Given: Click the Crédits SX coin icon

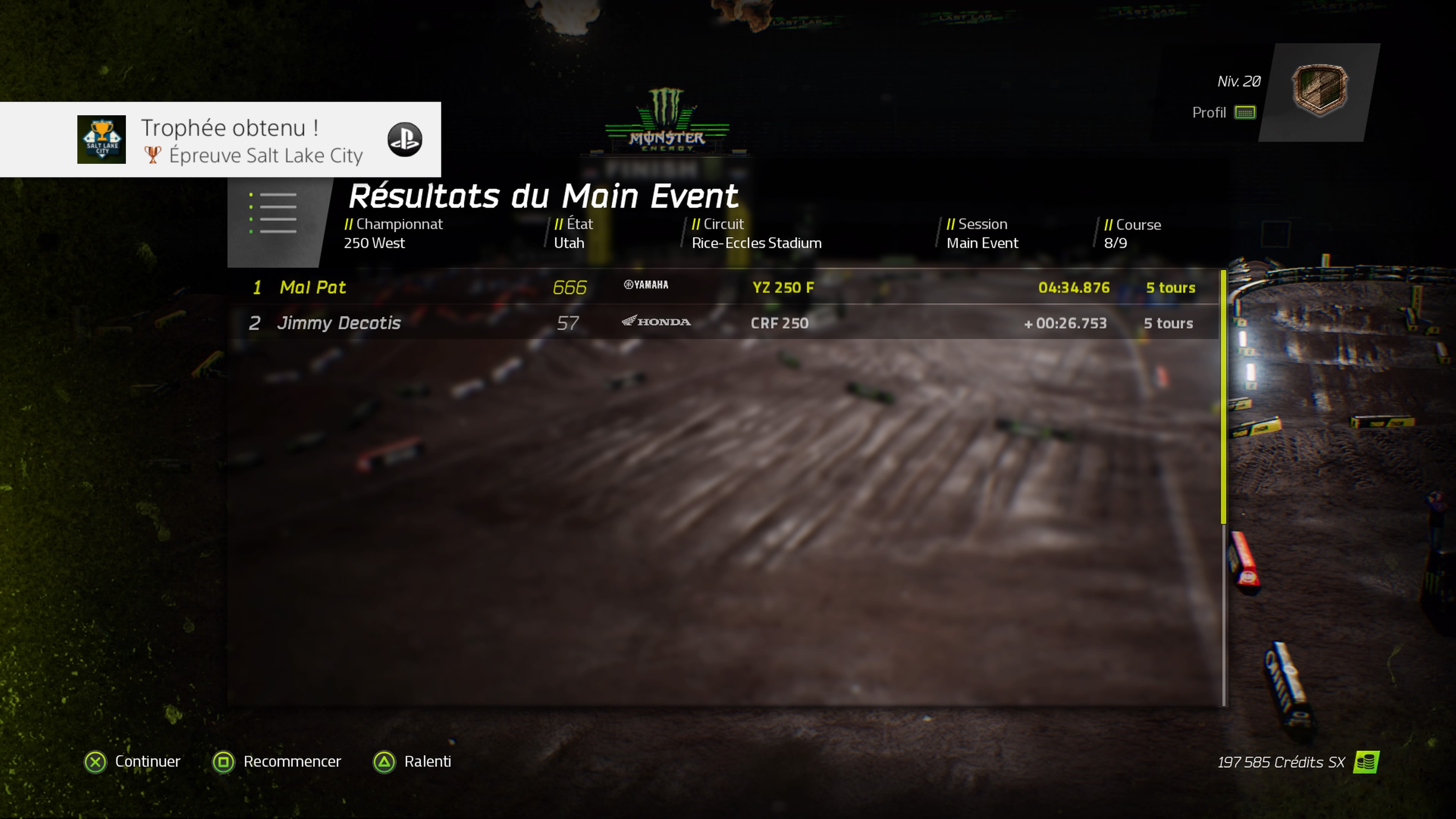Looking at the screenshot, I should coord(1365,762).
